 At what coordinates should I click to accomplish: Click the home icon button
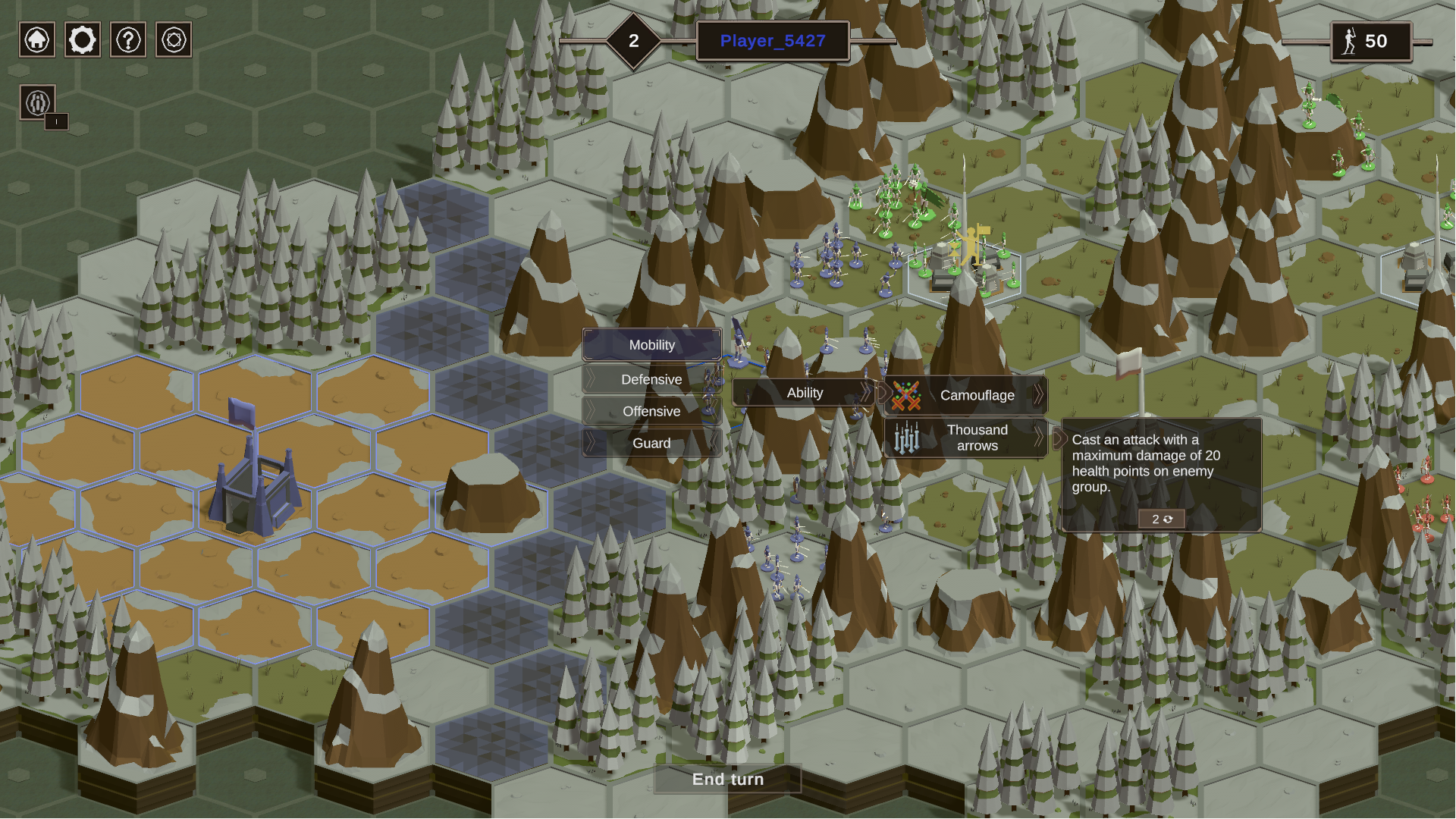pos(37,39)
